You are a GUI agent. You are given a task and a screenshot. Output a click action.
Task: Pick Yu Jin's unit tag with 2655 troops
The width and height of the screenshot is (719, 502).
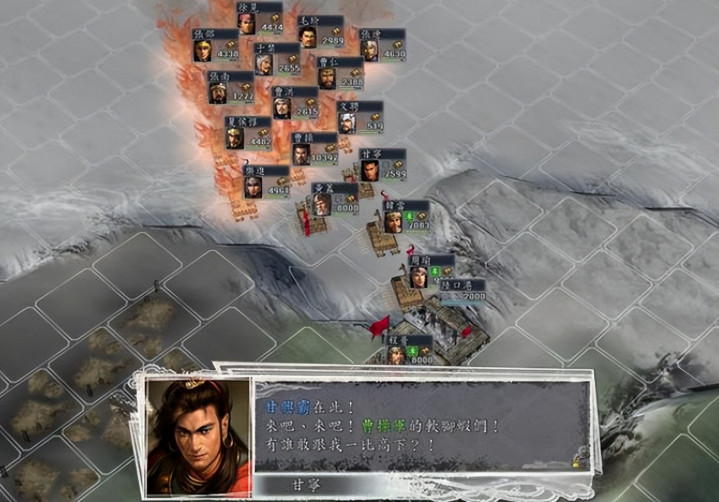[x=277, y=59]
